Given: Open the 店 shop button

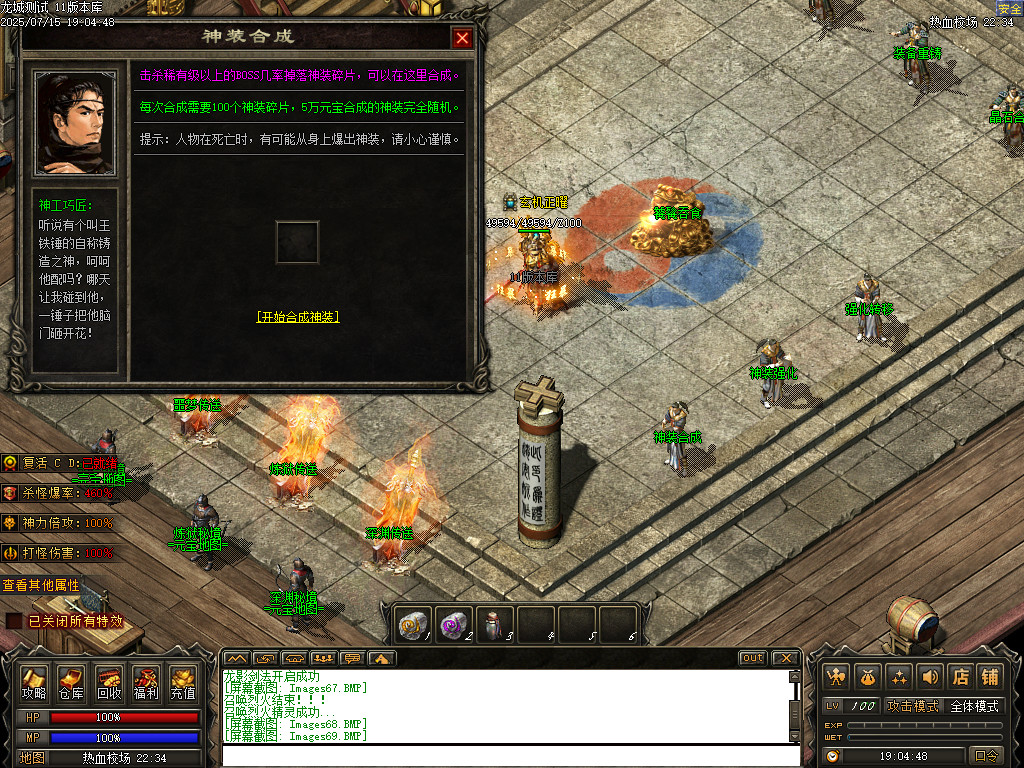Looking at the screenshot, I should coord(960,676).
